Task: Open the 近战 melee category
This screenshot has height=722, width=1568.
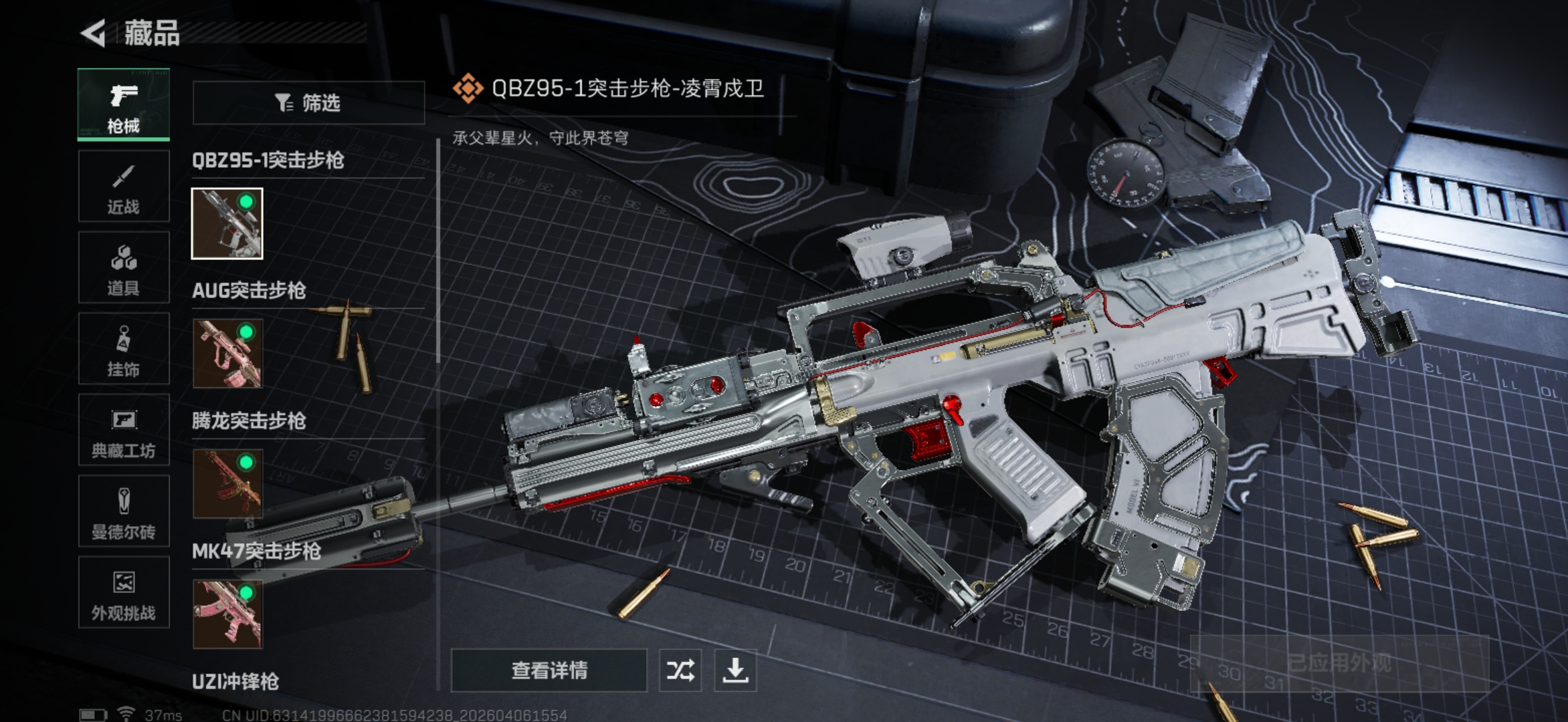Action: click(124, 187)
